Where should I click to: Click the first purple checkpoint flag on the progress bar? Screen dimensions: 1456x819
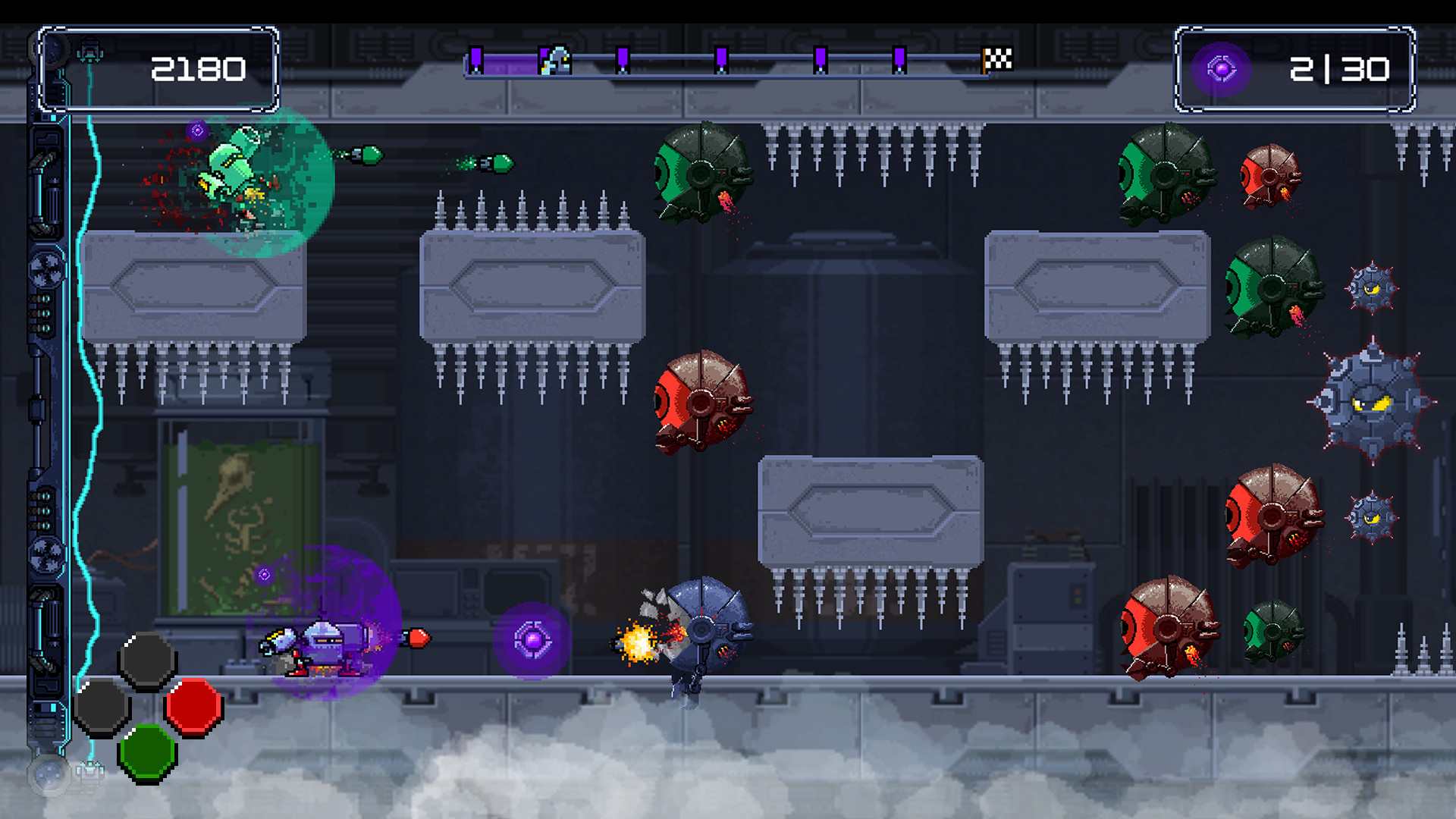476,58
